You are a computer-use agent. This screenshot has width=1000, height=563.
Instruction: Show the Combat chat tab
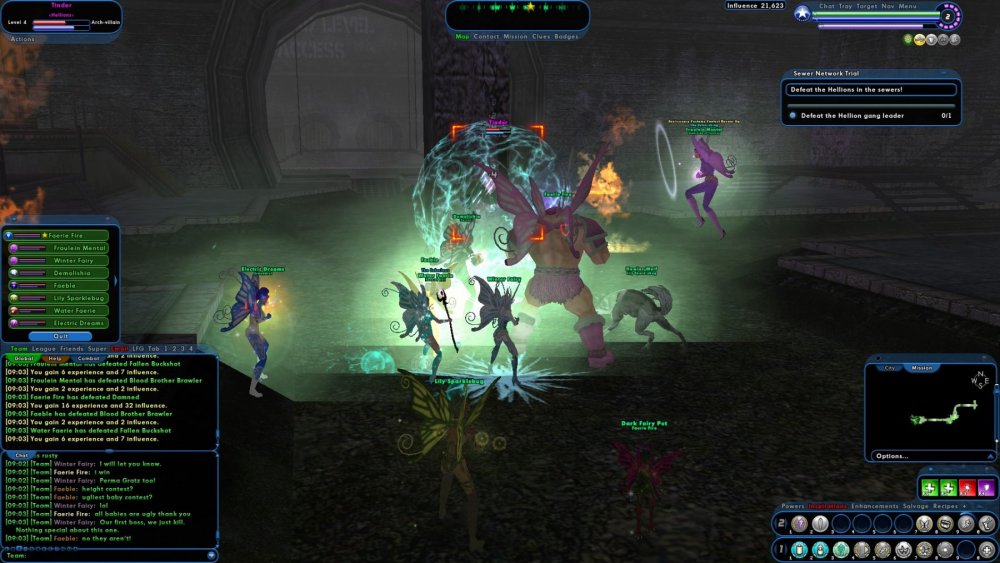click(x=89, y=358)
